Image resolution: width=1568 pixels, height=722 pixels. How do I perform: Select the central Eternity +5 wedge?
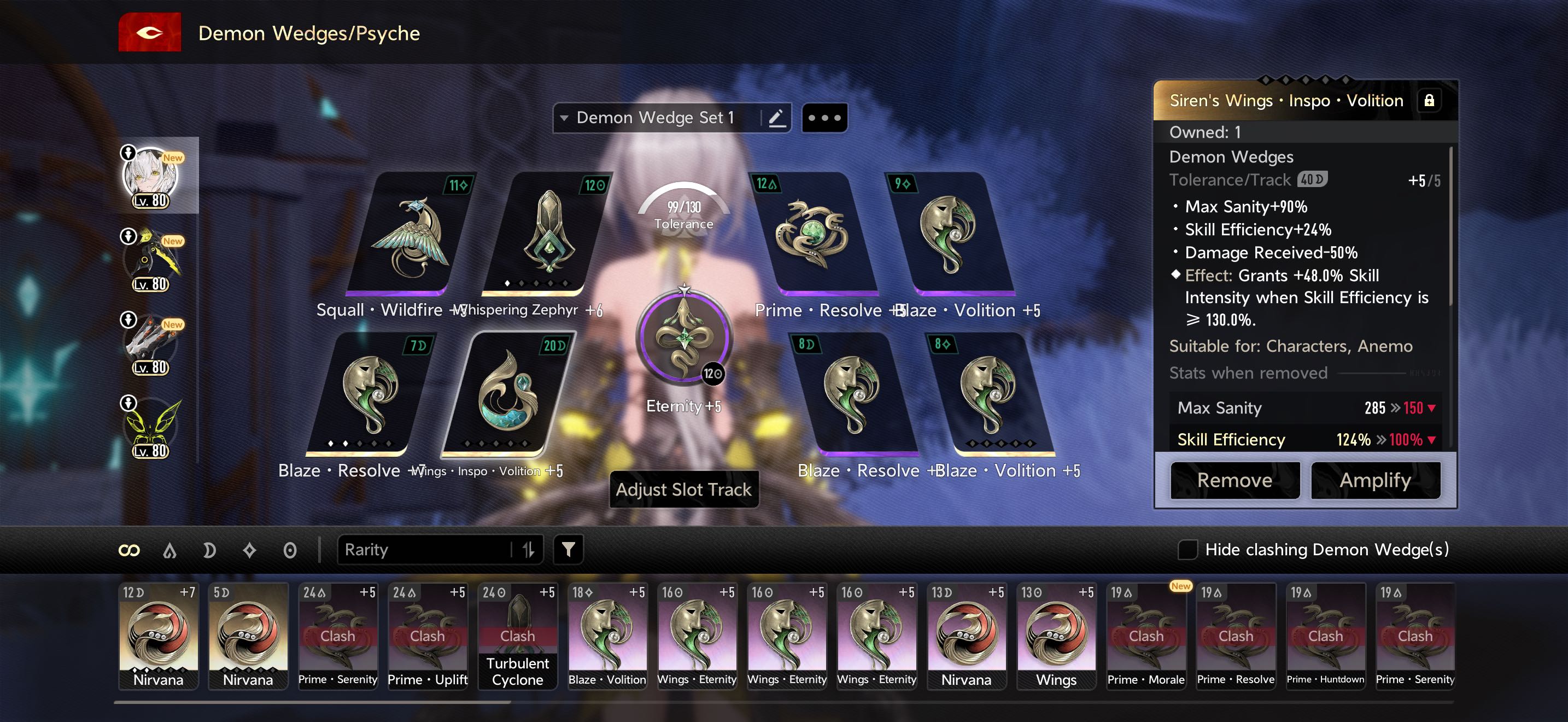[683, 339]
